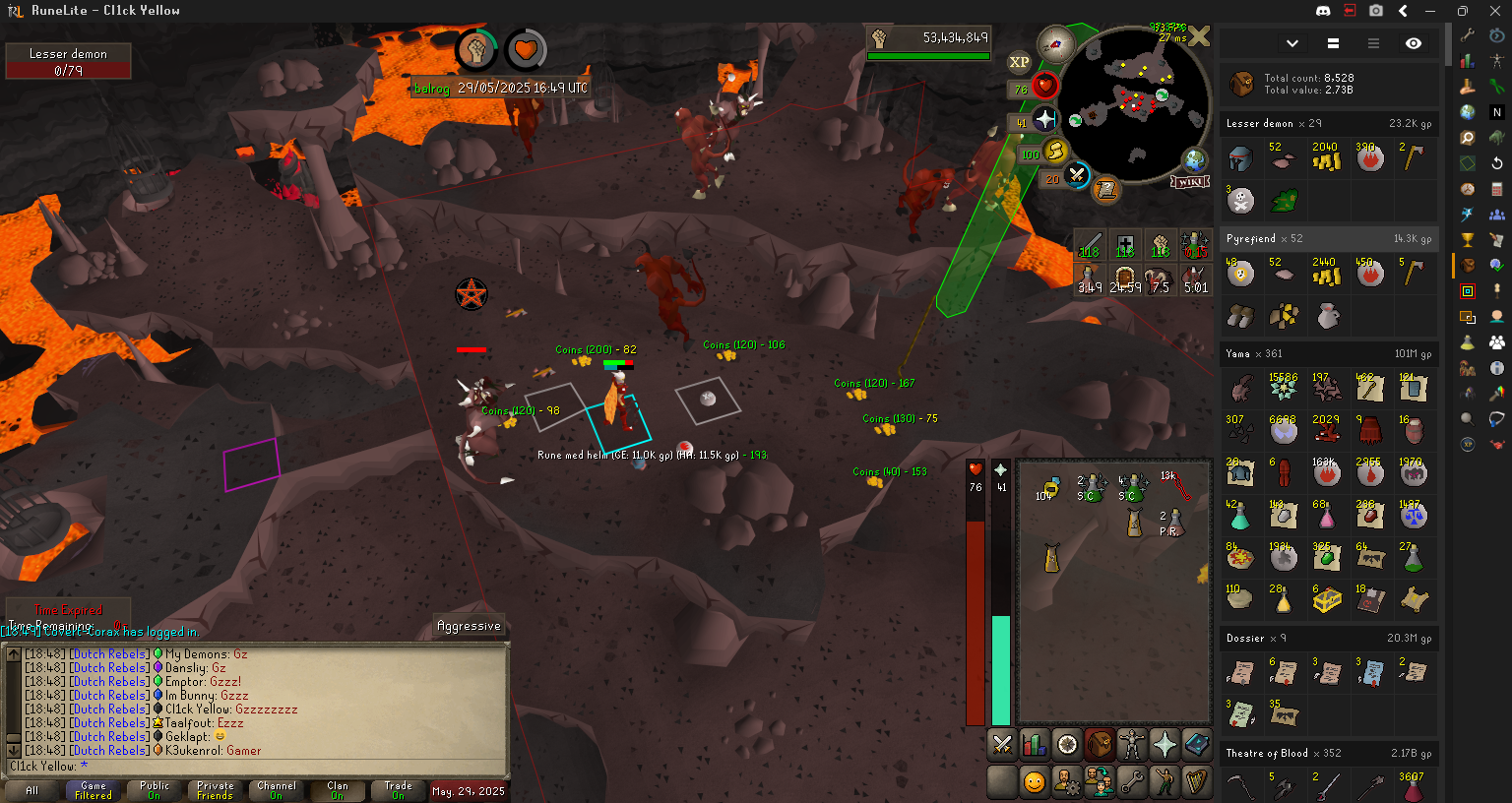Open the Settings wrench tab
Viewport: 1512px width, 803px height.
pyautogui.click(x=1132, y=782)
